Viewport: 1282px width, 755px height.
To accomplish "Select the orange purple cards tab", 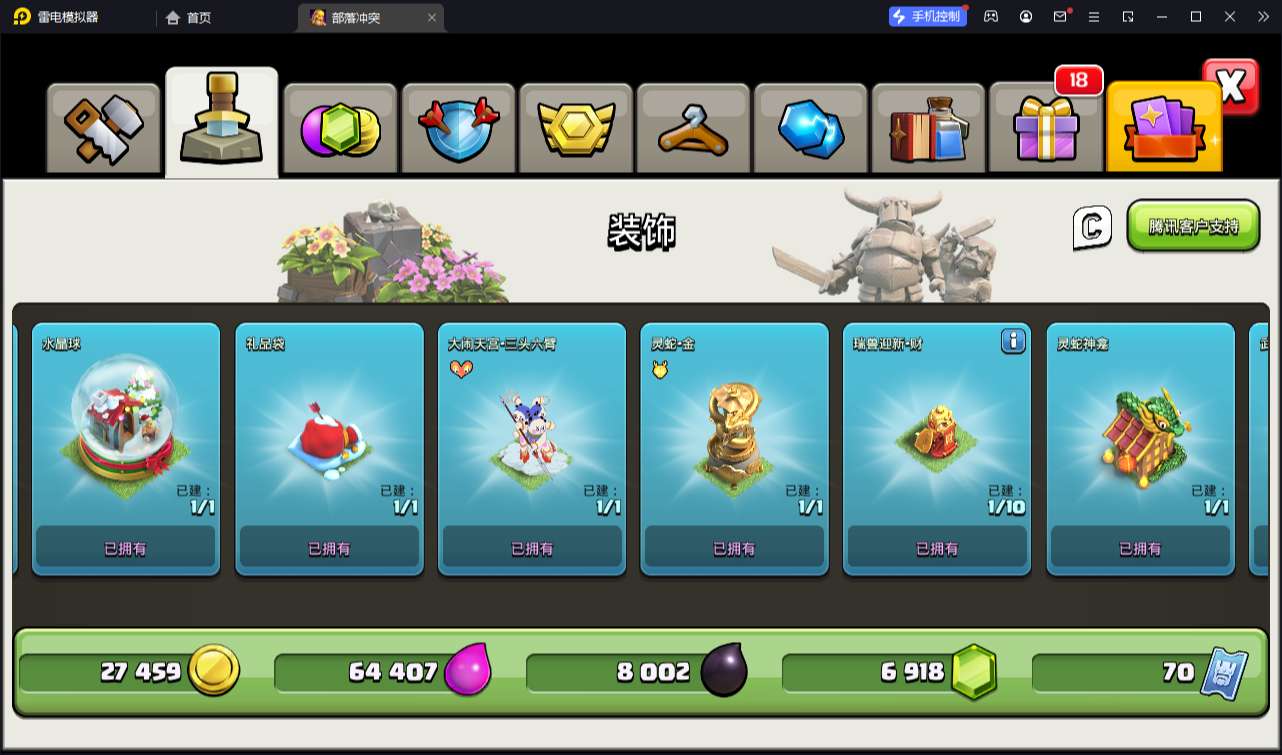I will point(1163,130).
